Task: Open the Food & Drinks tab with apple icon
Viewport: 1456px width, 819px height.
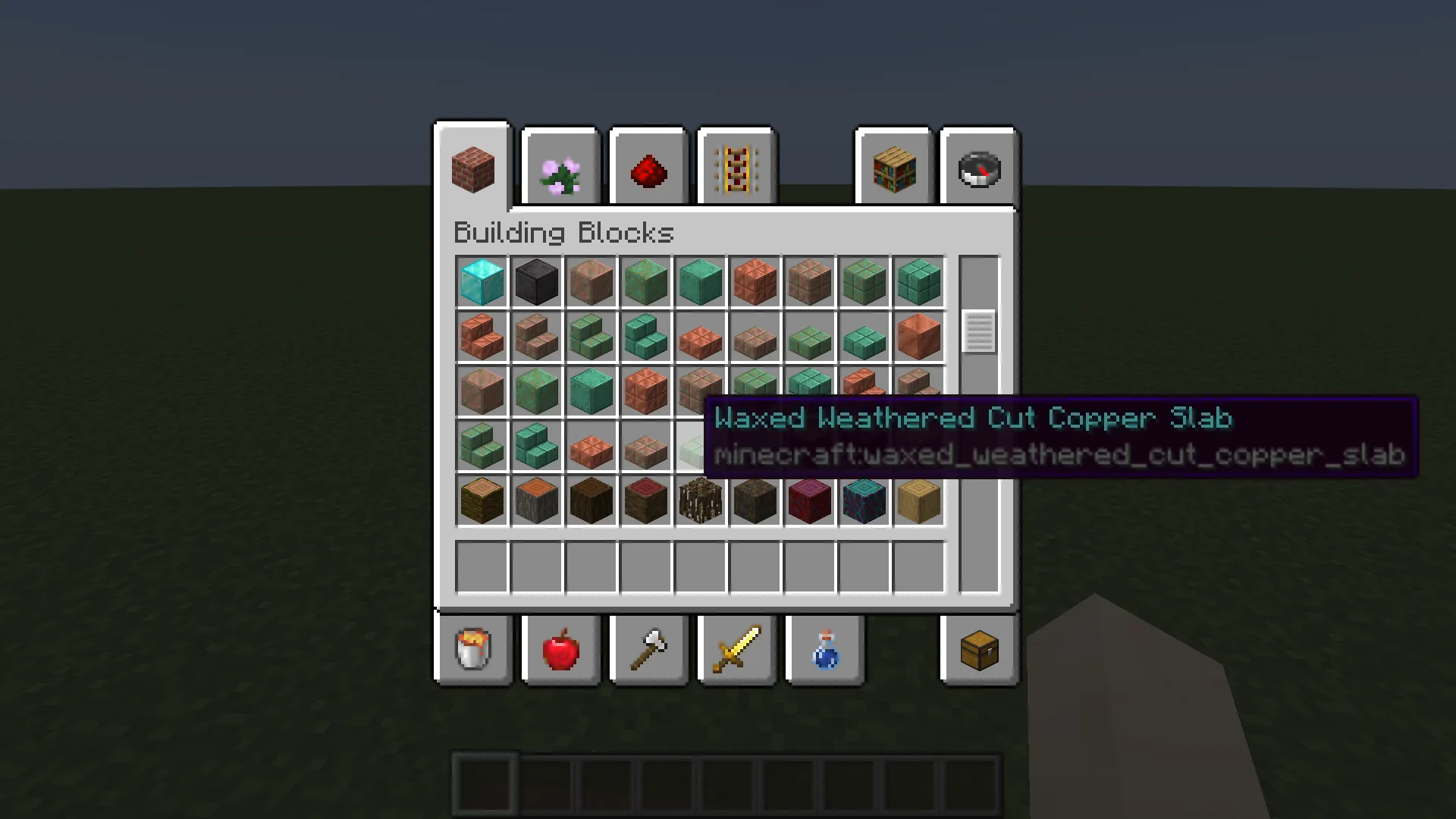Action: [560, 650]
